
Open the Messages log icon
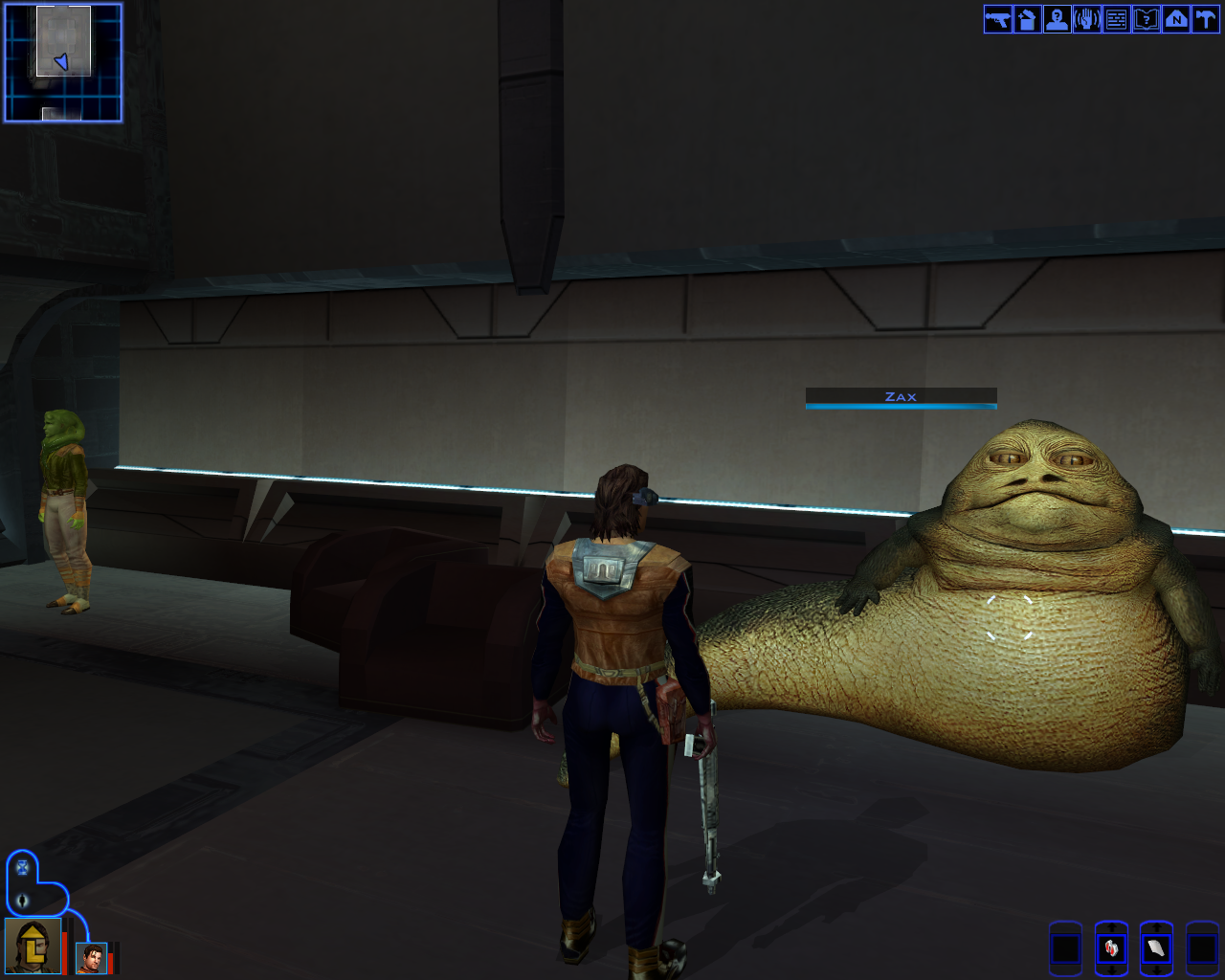(1118, 19)
